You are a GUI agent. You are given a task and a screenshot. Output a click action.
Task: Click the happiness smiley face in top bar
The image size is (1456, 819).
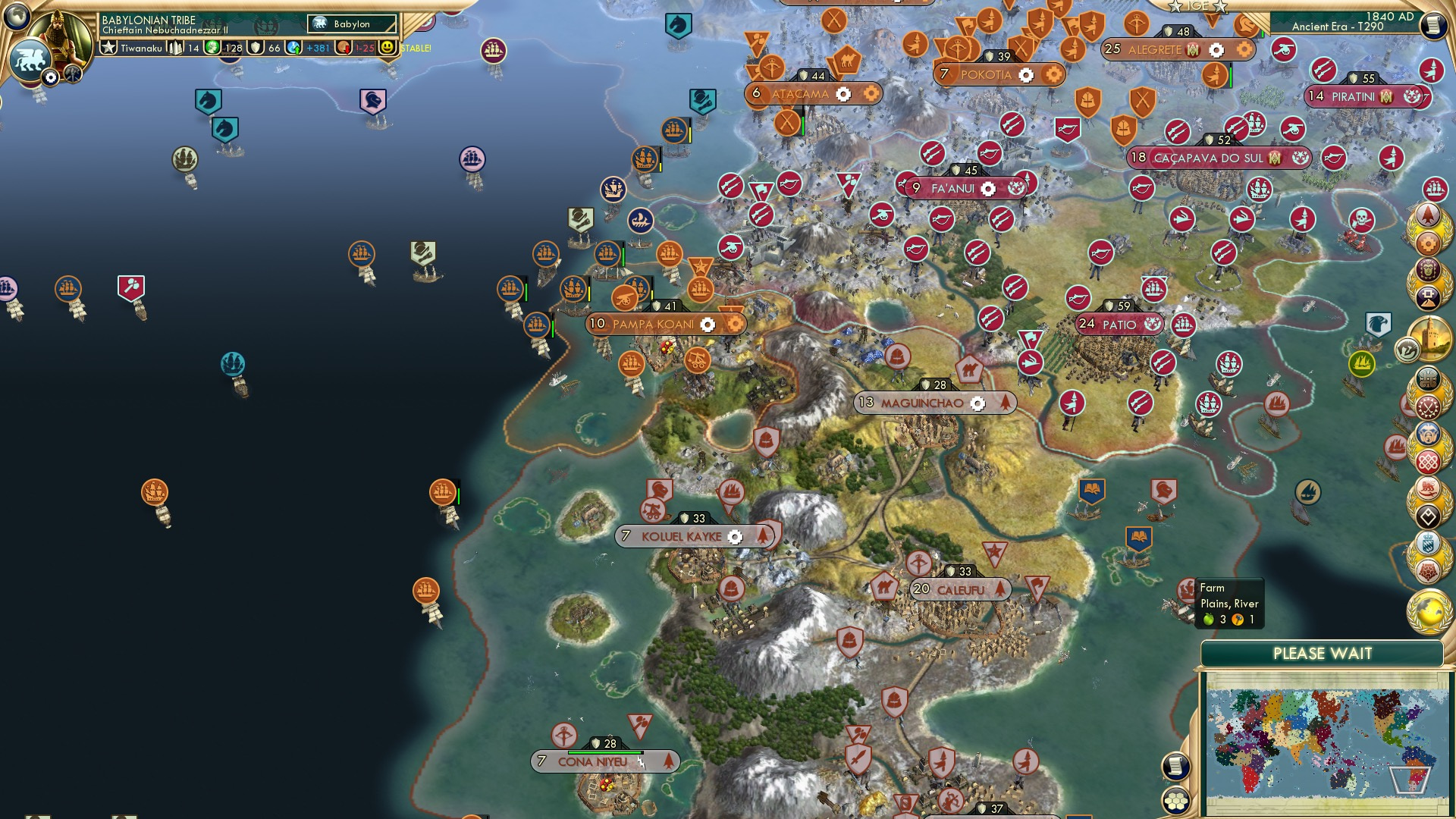(386, 49)
